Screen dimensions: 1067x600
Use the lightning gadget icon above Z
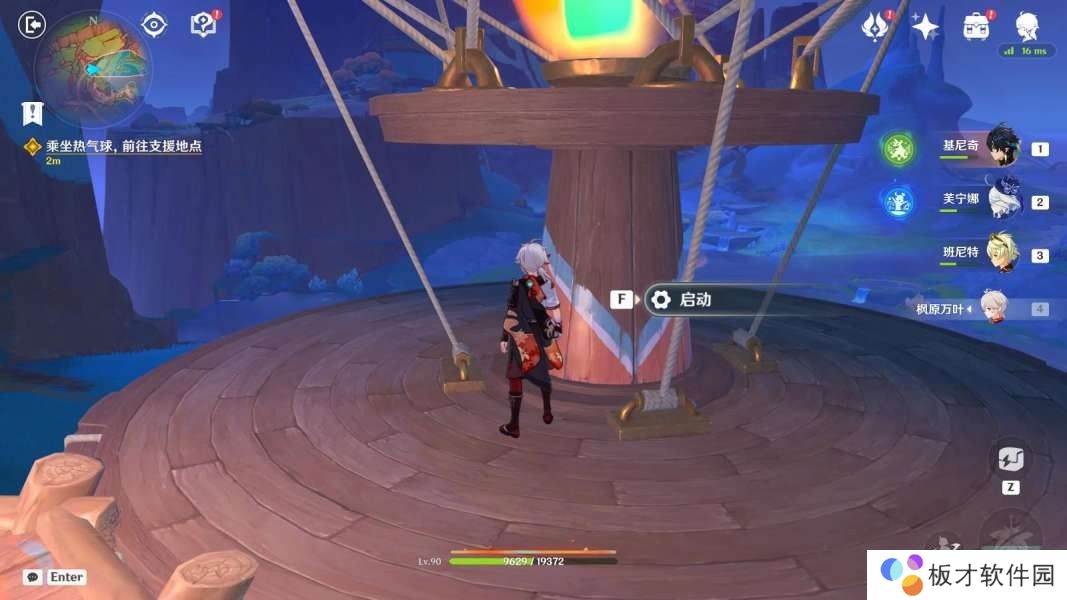[1010, 460]
